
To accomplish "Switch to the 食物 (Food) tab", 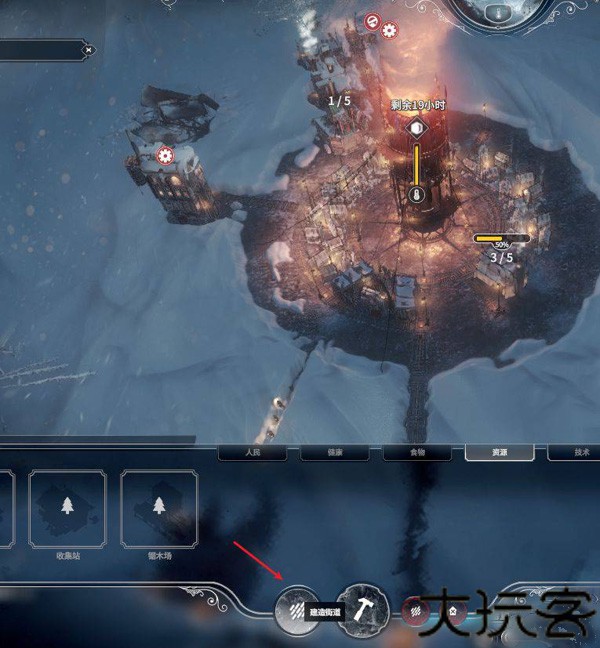I will [x=417, y=453].
